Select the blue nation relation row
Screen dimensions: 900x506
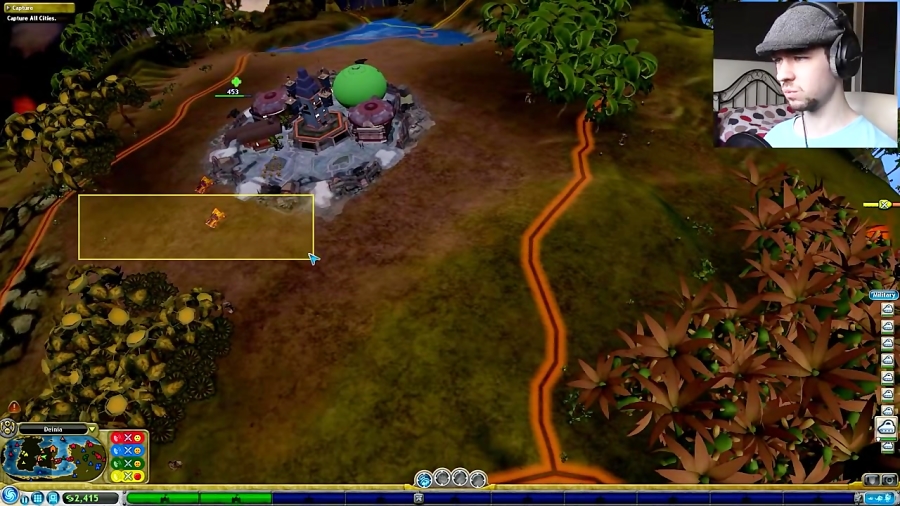click(127, 451)
